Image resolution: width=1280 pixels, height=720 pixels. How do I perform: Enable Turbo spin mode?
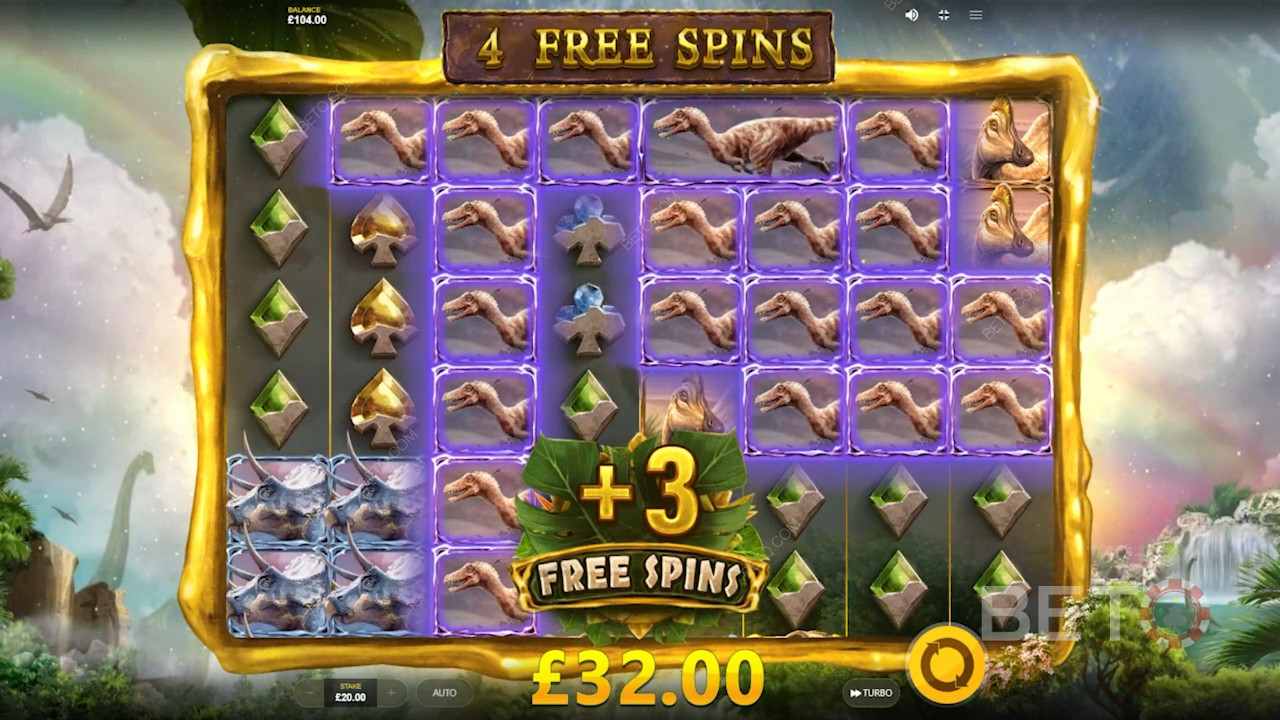(871, 693)
